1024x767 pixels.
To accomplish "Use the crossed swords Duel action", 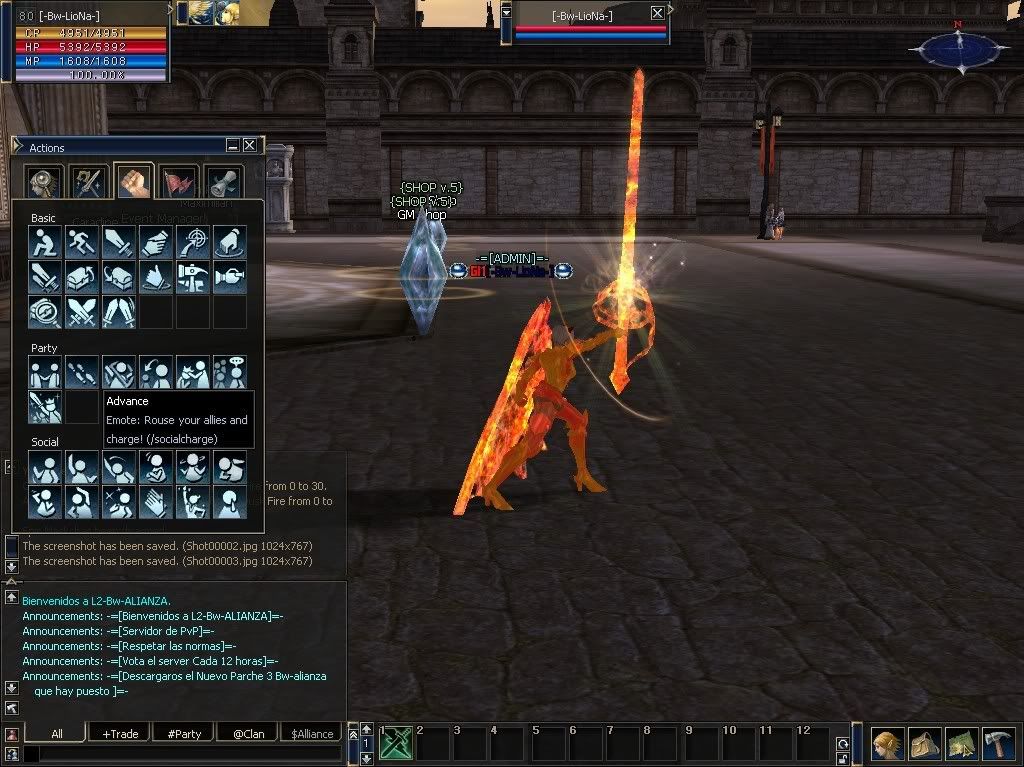I will (x=81, y=312).
